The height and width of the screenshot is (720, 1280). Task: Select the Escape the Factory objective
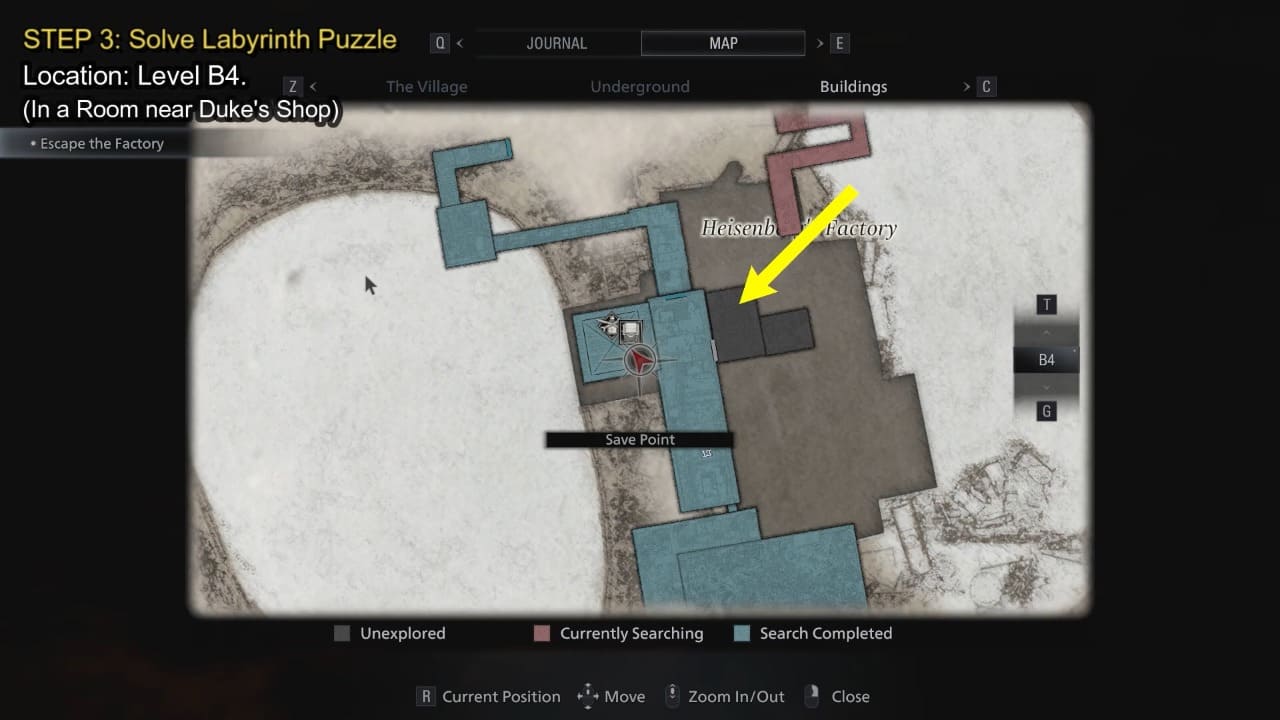tap(101, 143)
